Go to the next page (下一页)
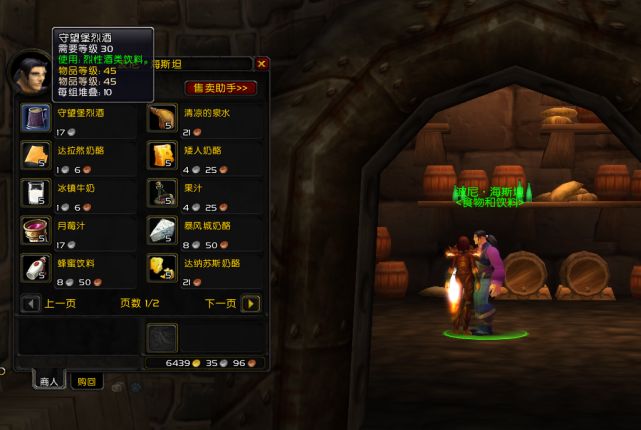 [x=250, y=303]
